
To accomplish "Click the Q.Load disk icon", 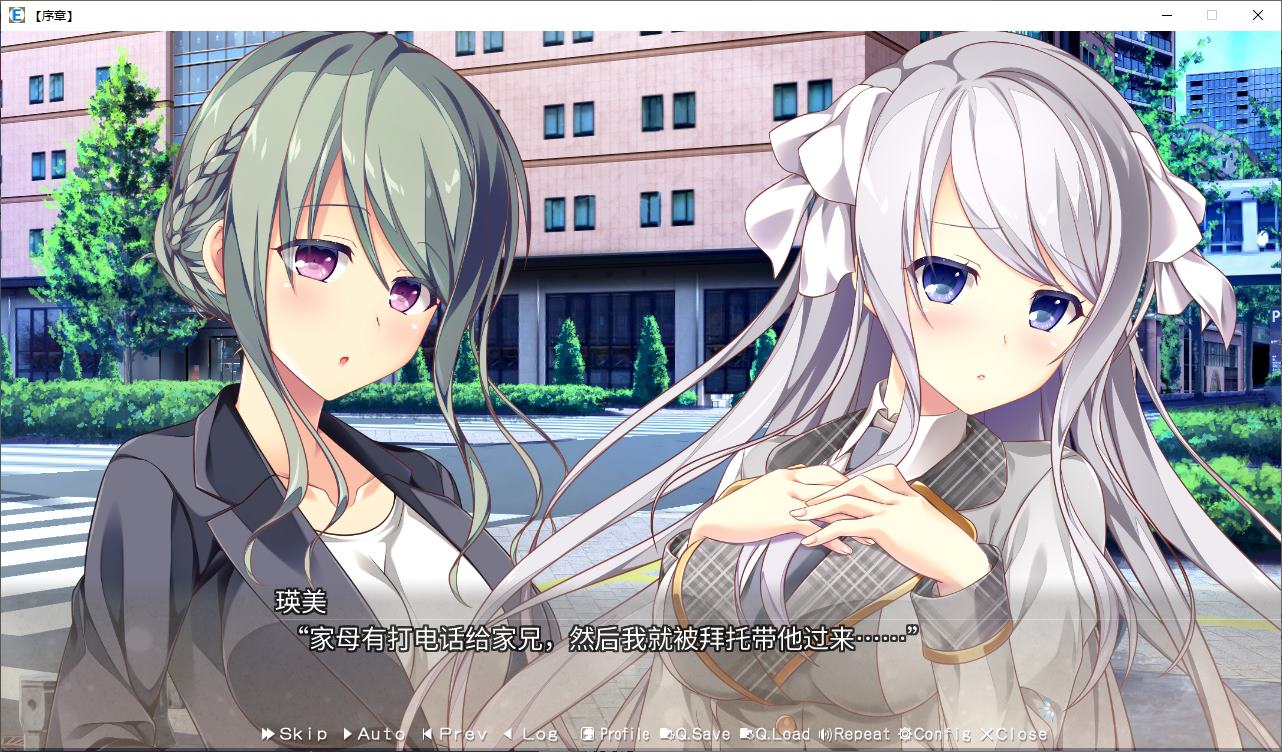I will click(747, 734).
